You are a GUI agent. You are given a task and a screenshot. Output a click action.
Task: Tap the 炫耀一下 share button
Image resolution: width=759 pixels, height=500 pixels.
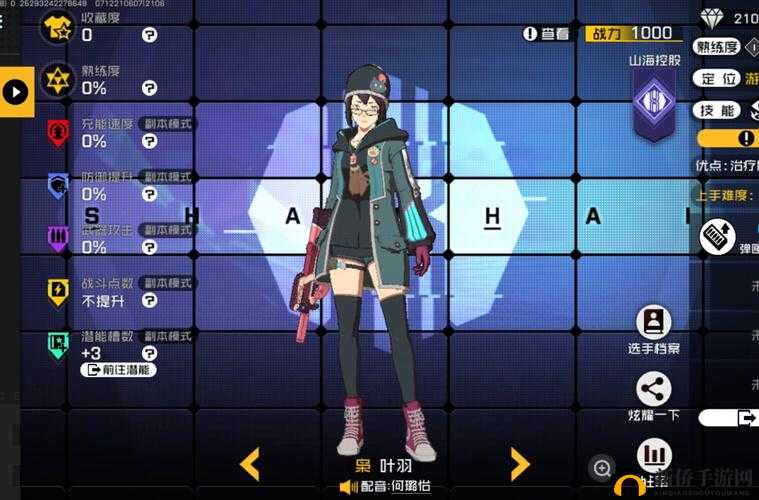[654, 389]
